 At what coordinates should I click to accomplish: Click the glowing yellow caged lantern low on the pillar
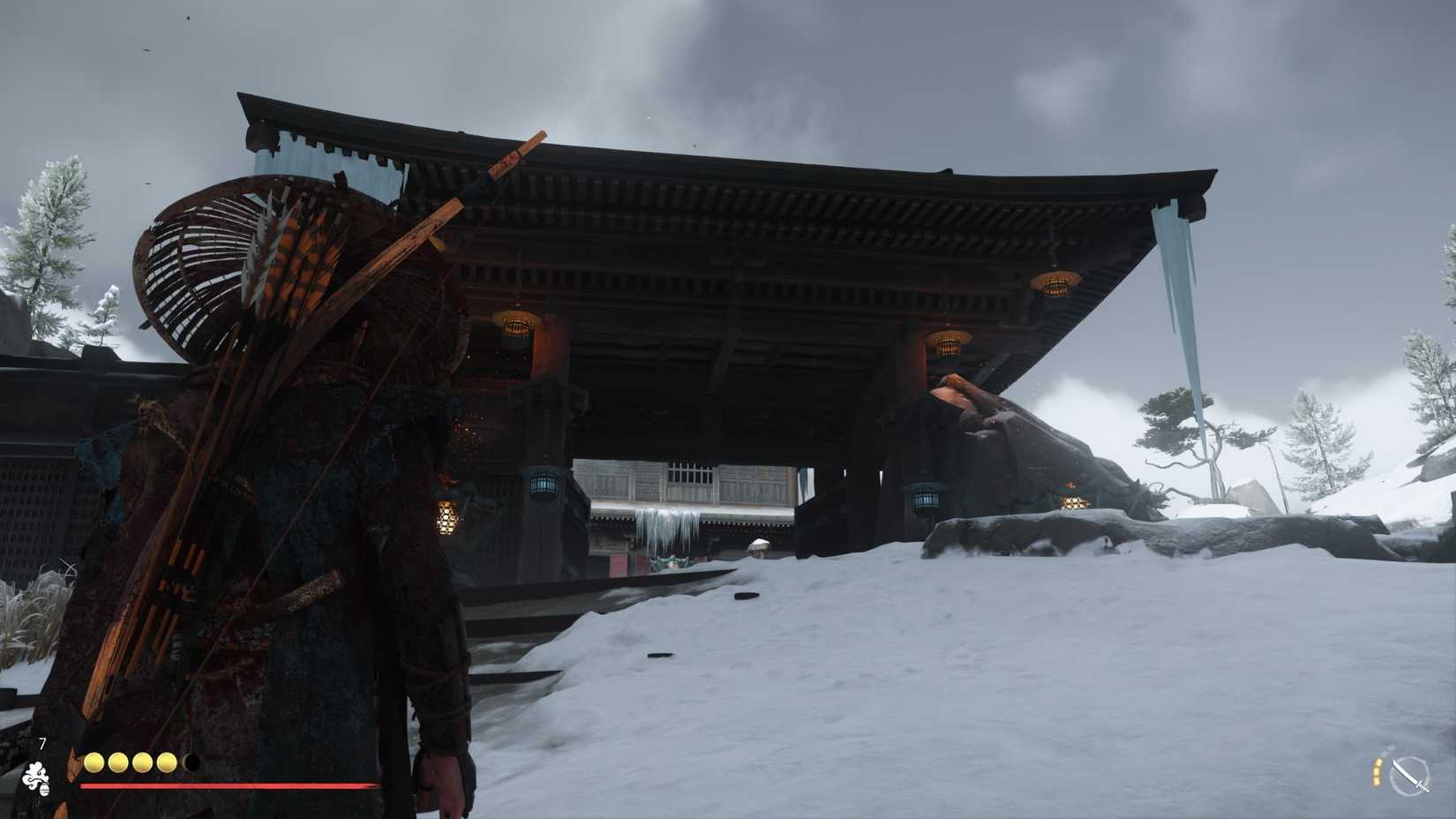448,516
